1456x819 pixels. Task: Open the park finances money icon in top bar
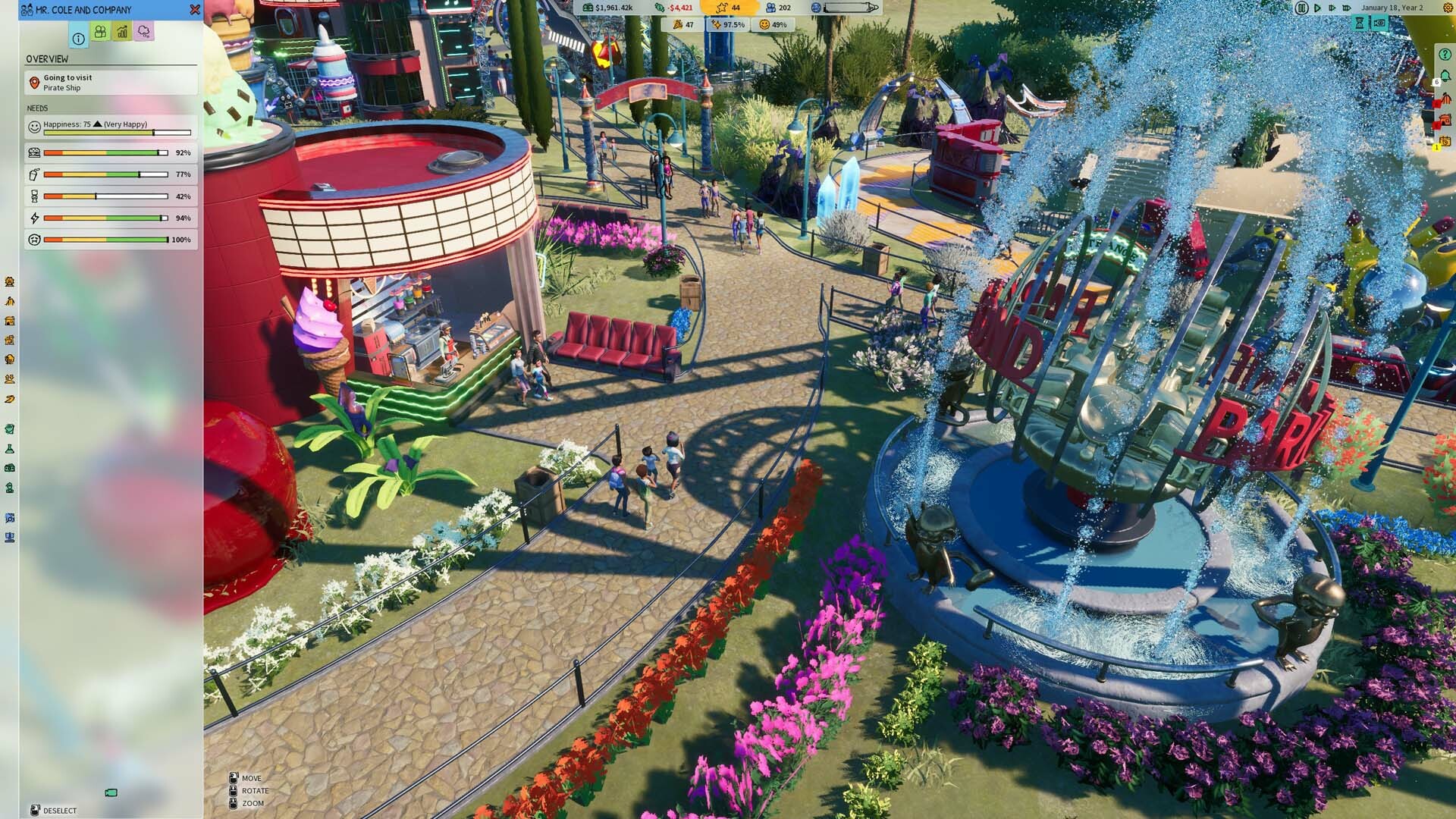pos(589,8)
